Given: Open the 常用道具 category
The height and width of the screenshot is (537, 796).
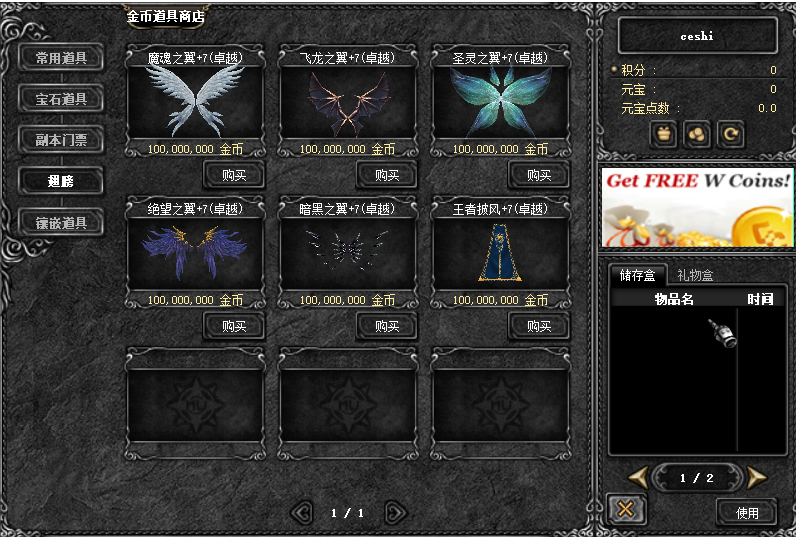Looking at the screenshot, I should [61, 58].
